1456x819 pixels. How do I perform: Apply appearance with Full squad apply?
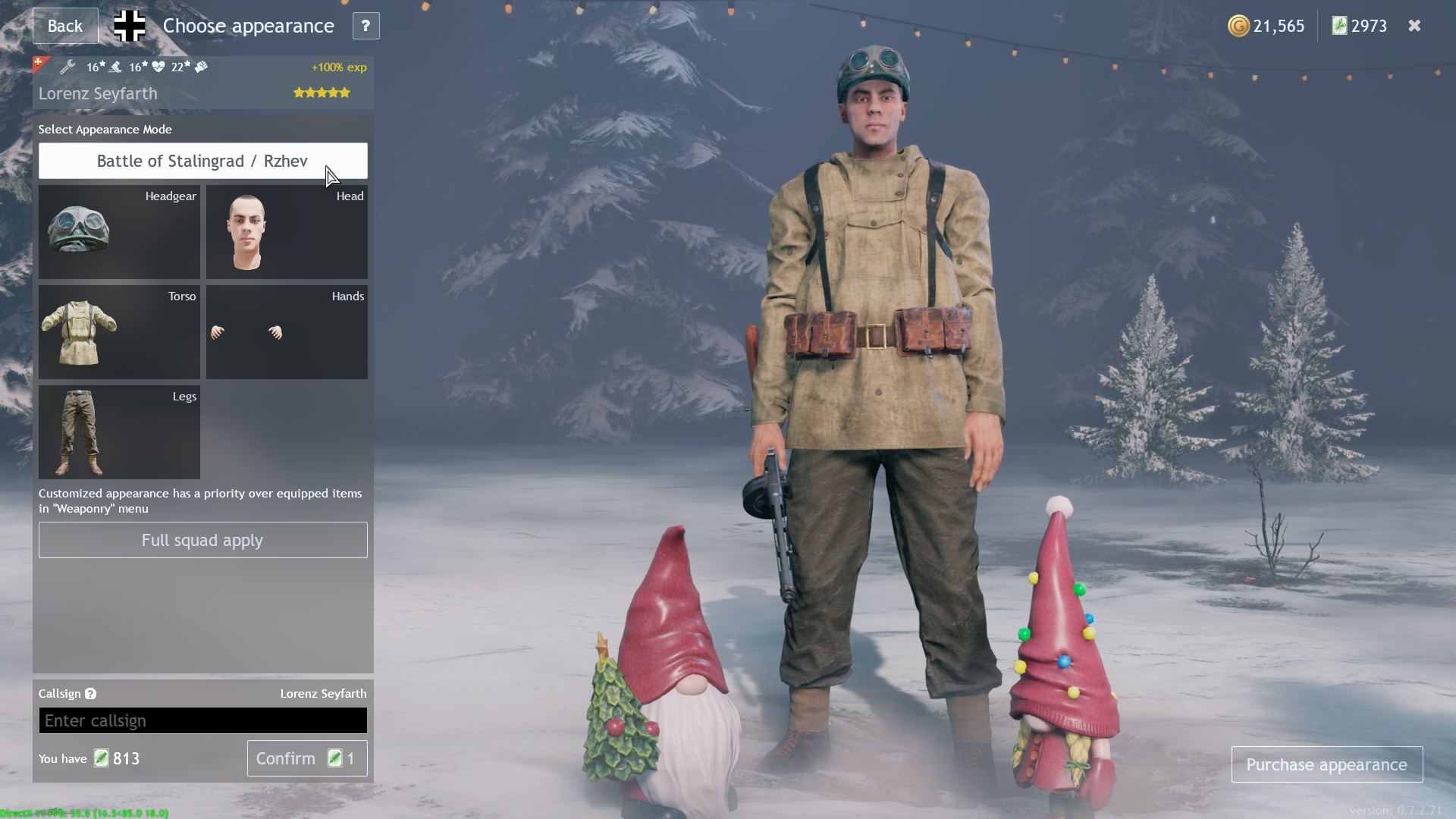click(202, 540)
